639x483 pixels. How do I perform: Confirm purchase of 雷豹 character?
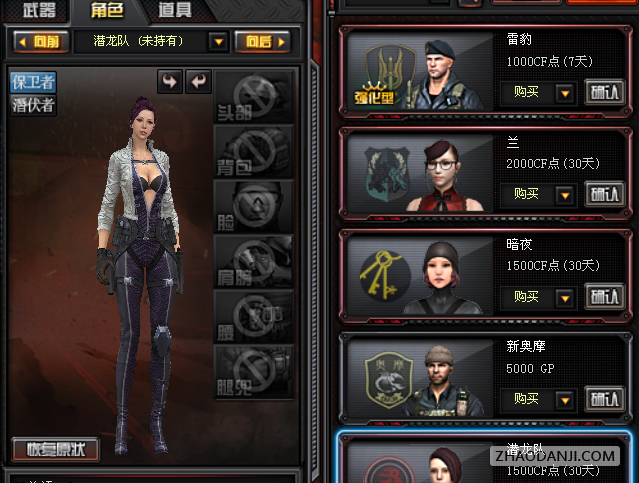coord(603,93)
